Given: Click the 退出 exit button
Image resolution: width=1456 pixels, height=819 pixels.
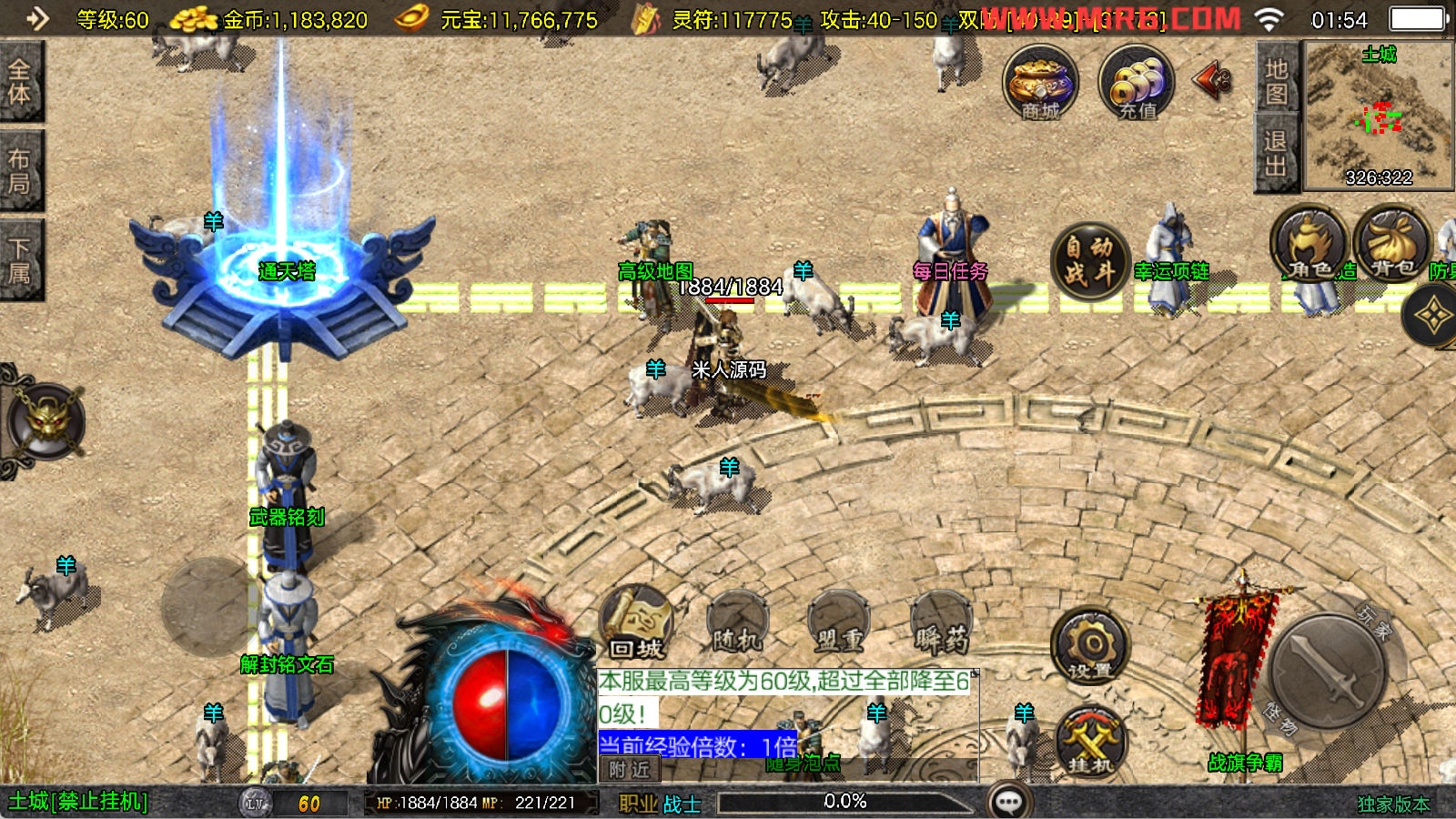Looking at the screenshot, I should [1276, 153].
